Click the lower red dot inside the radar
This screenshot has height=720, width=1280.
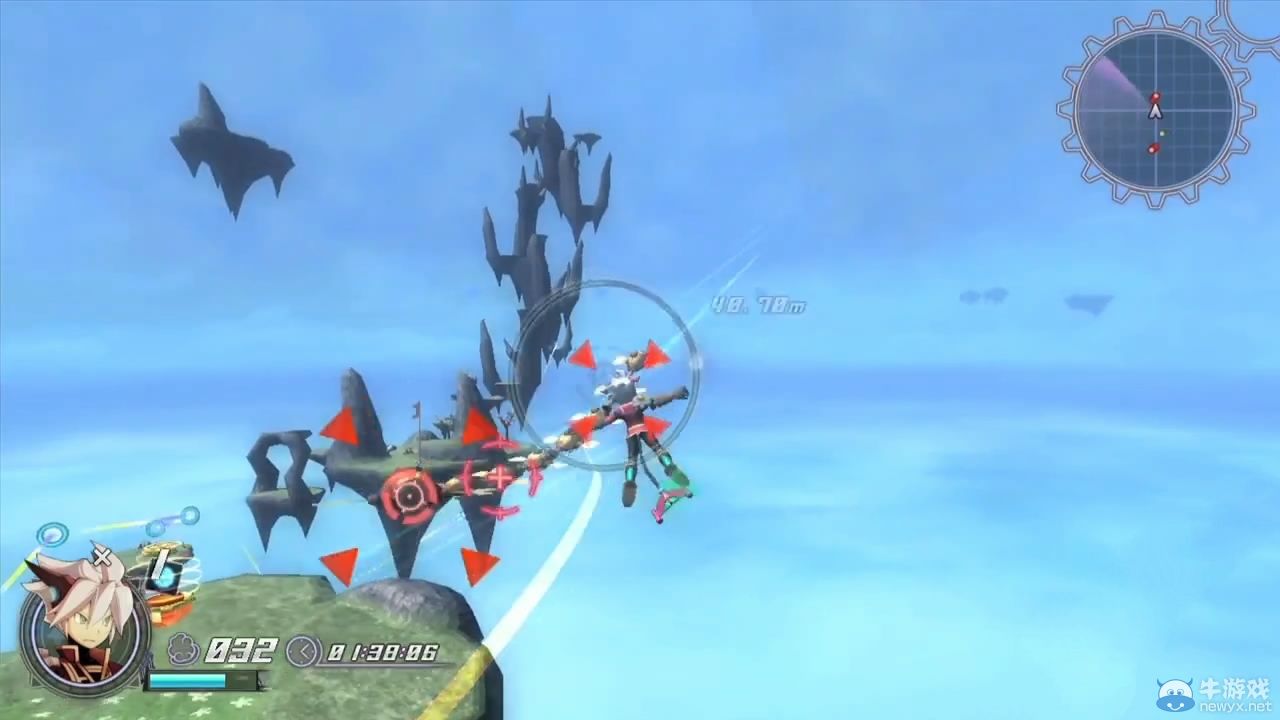1153,149
